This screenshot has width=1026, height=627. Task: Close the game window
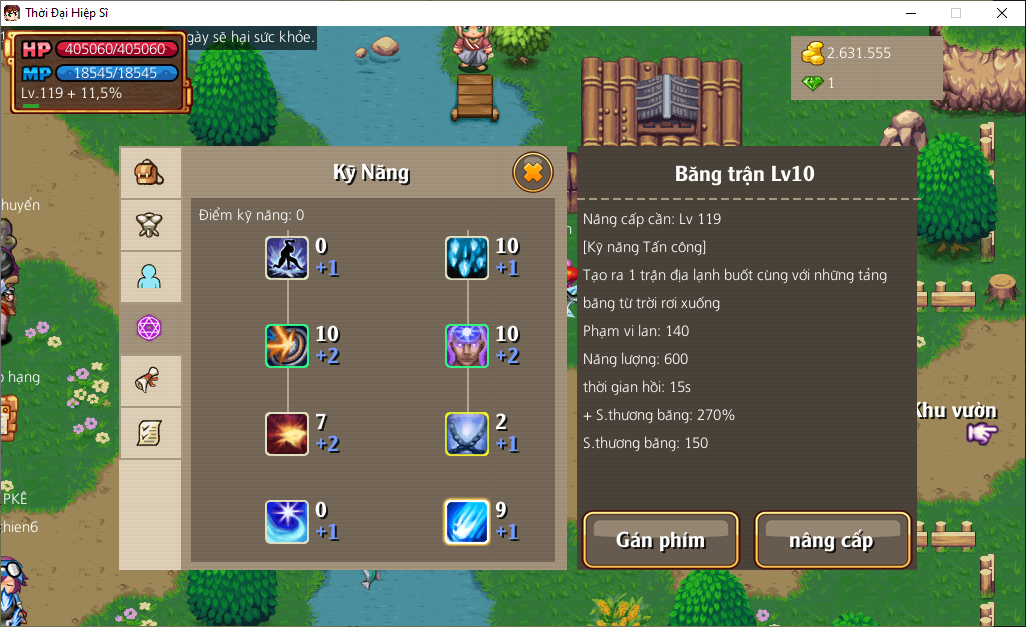pyautogui.click(x=1001, y=13)
